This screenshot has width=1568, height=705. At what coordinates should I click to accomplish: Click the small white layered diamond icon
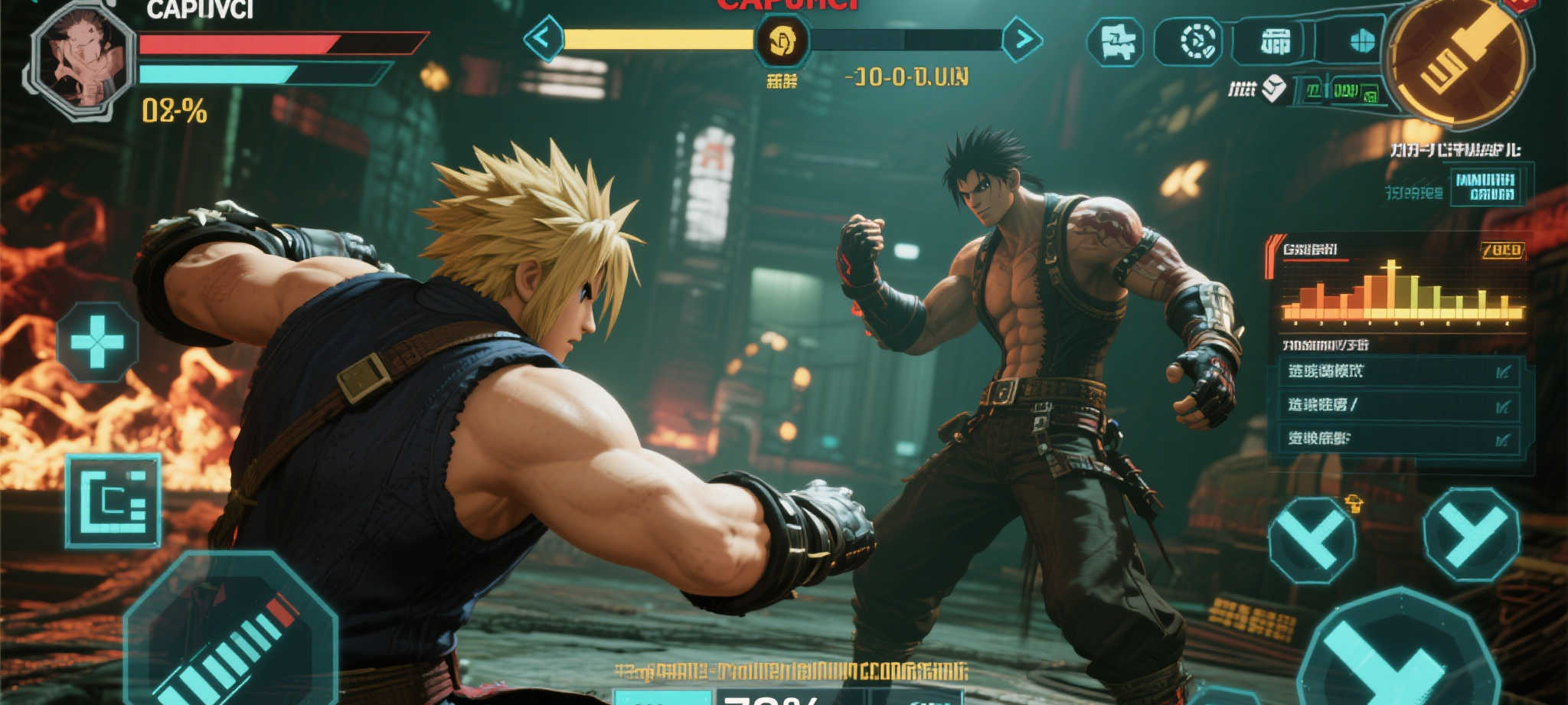point(1274,90)
